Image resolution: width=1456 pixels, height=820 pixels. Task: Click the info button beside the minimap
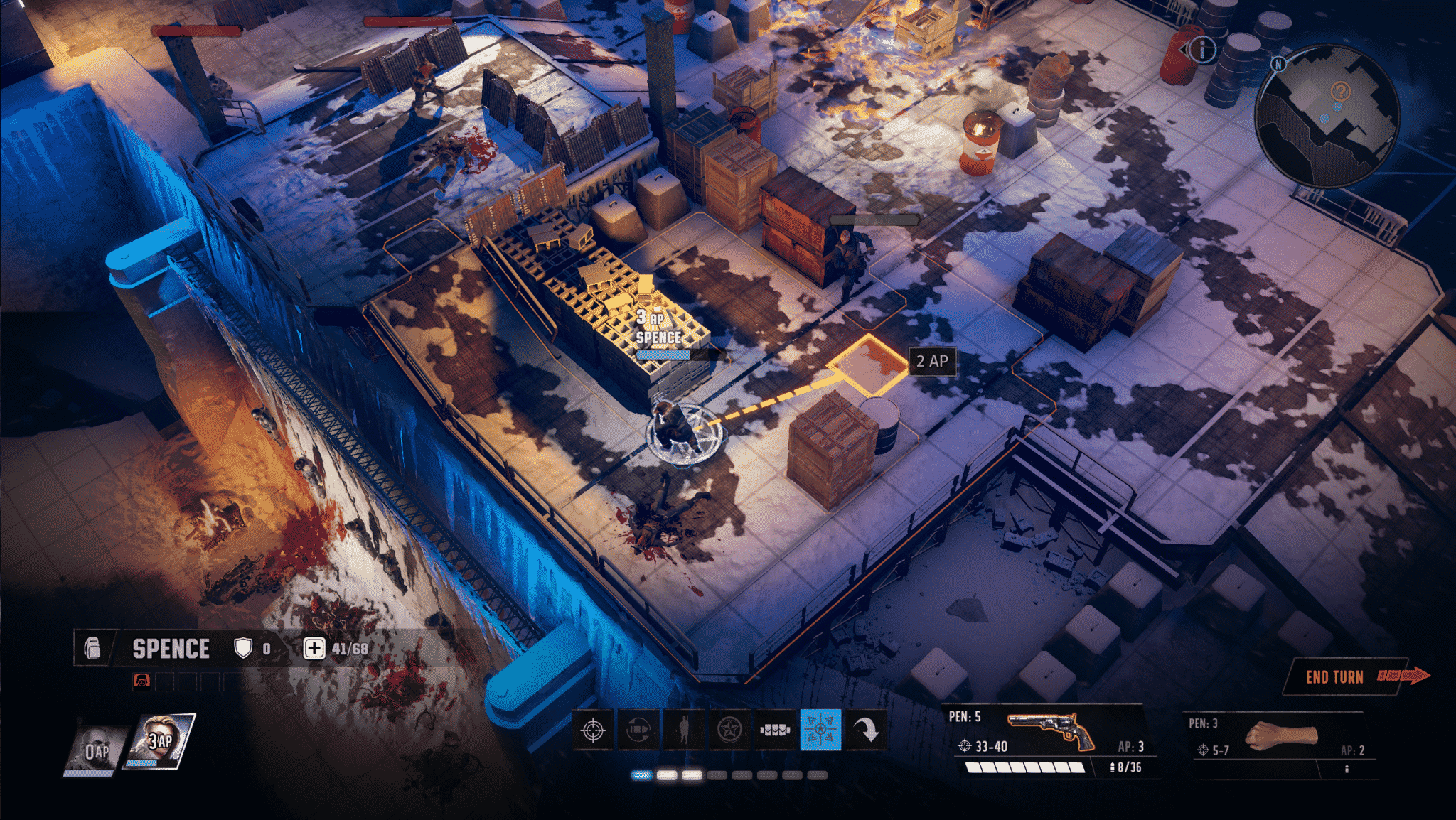tap(1203, 49)
